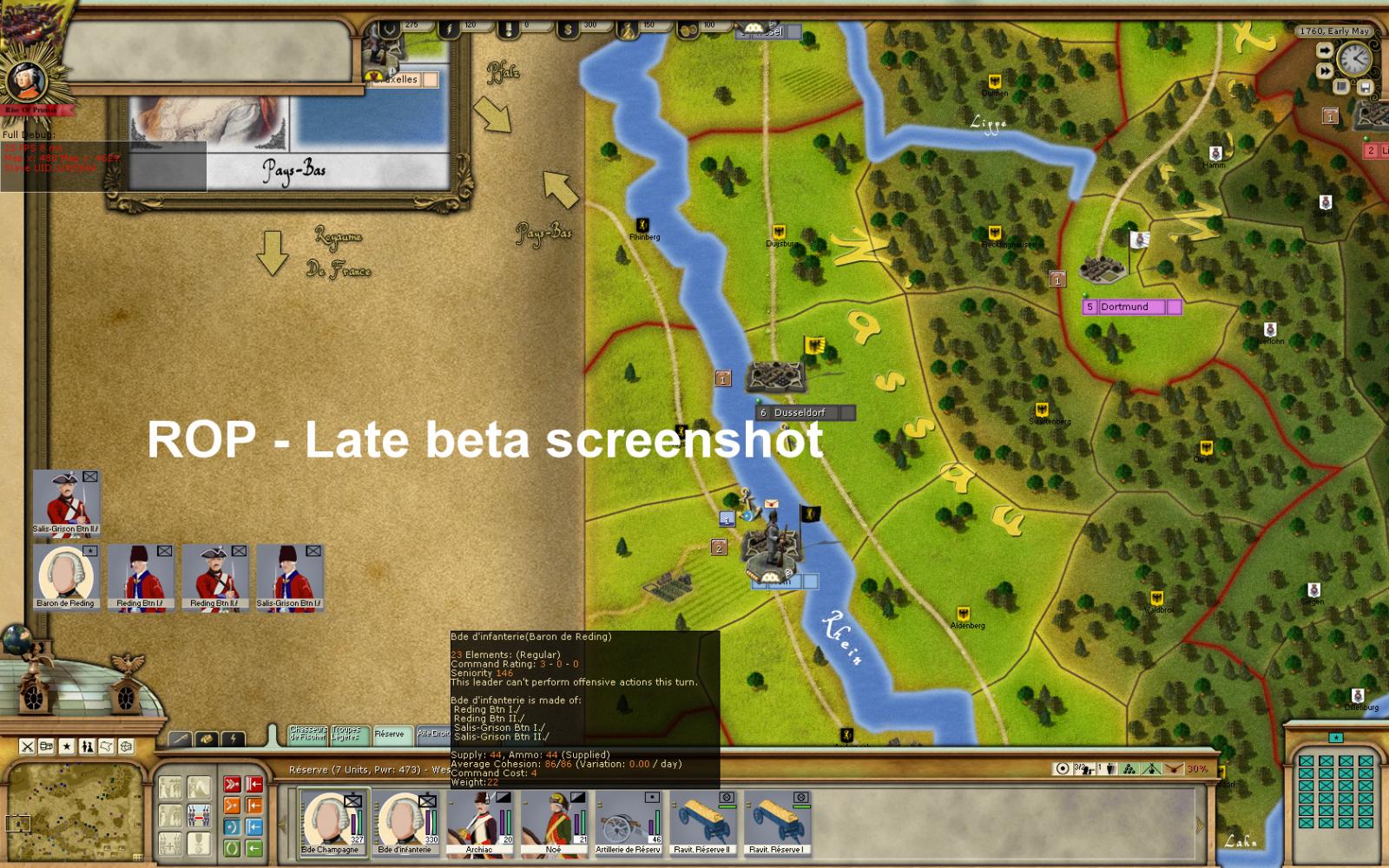Choose the Archiac cavalry unit card
The image size is (1389, 868).
click(x=480, y=822)
